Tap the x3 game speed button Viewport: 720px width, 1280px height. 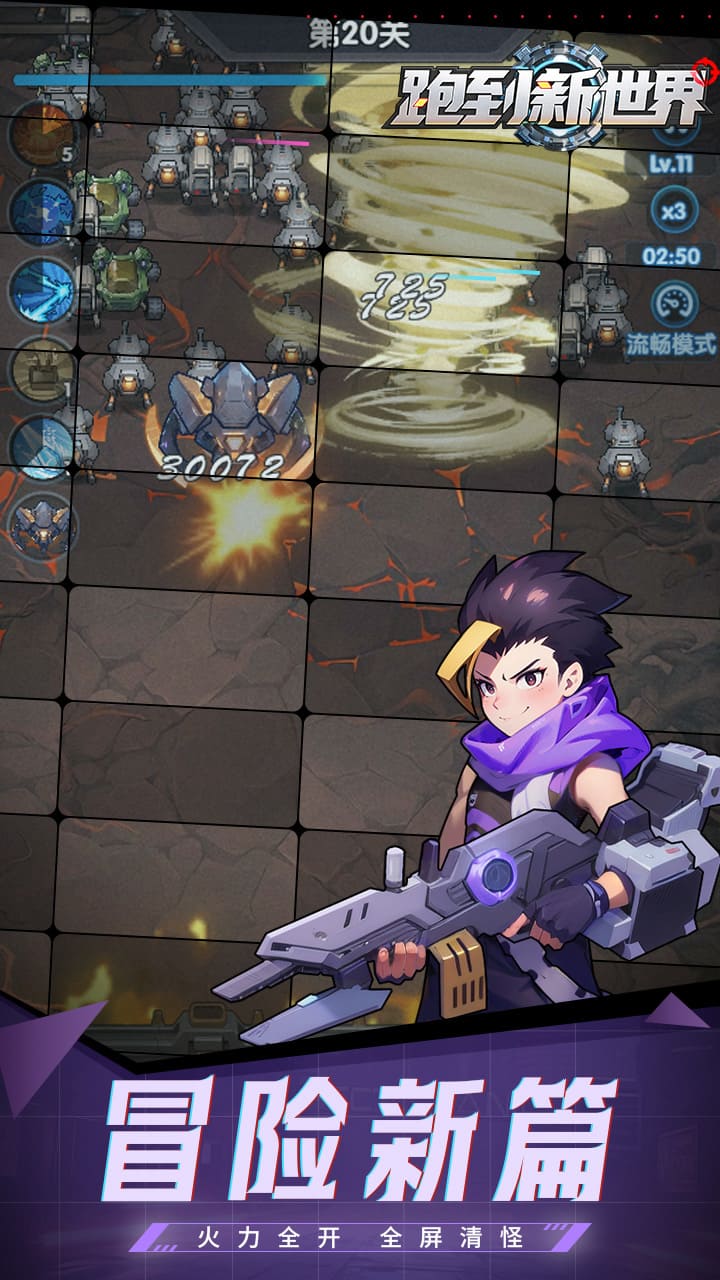673,211
